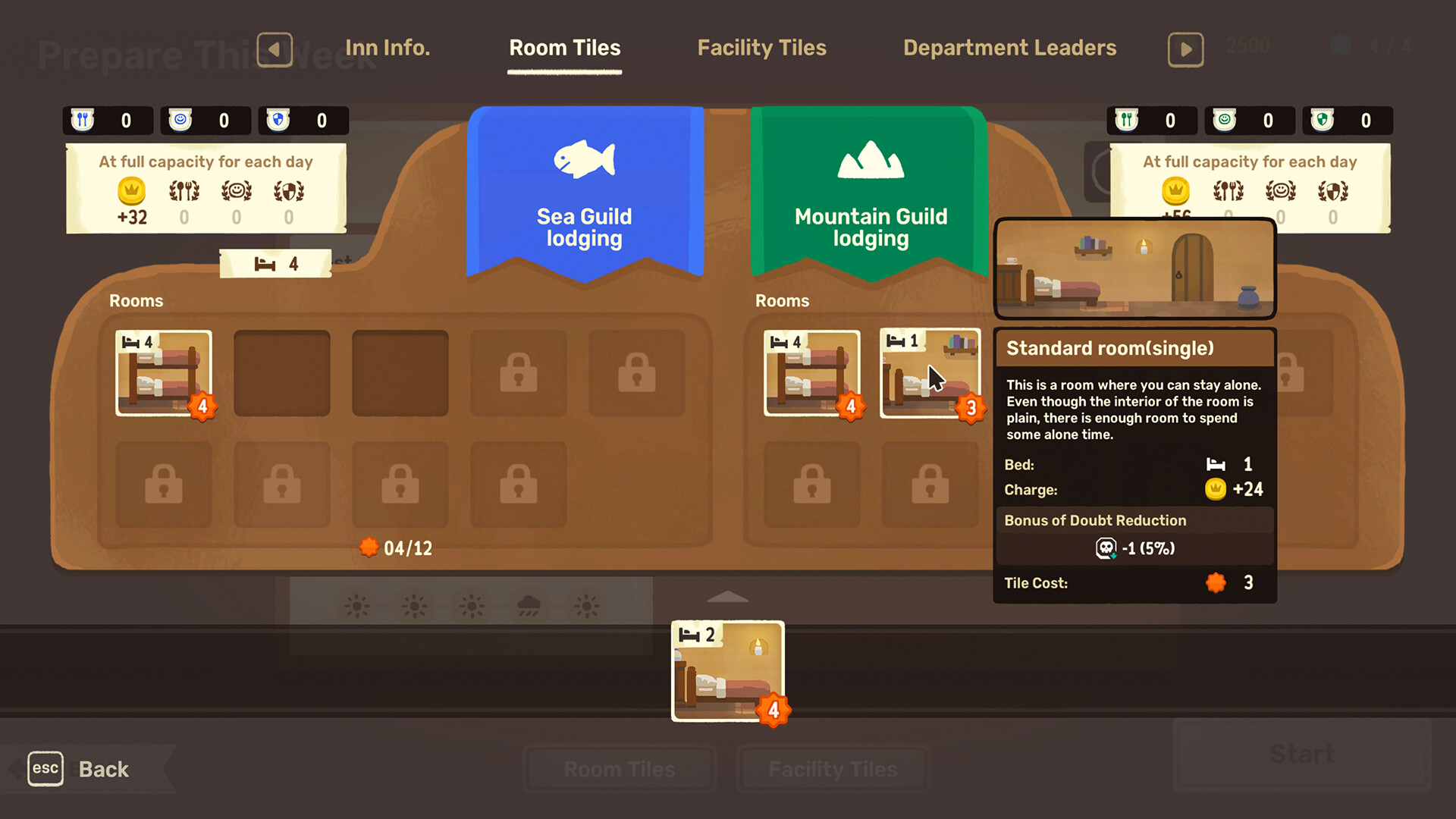1456x819 pixels.
Task: Select the bunk bed room tile in Sea Guild
Action: point(163,373)
